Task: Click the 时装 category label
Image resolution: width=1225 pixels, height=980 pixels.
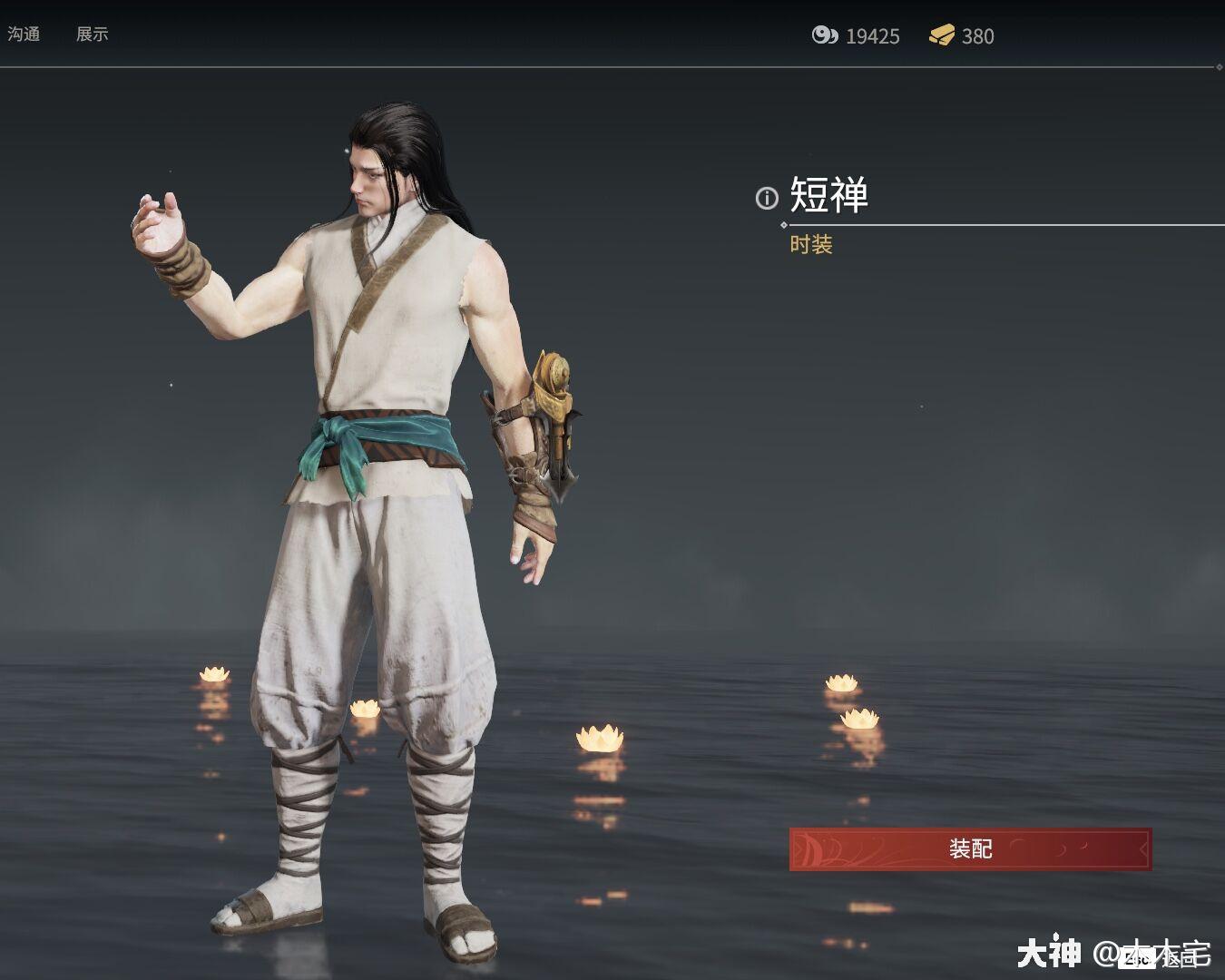Action: coord(812,245)
